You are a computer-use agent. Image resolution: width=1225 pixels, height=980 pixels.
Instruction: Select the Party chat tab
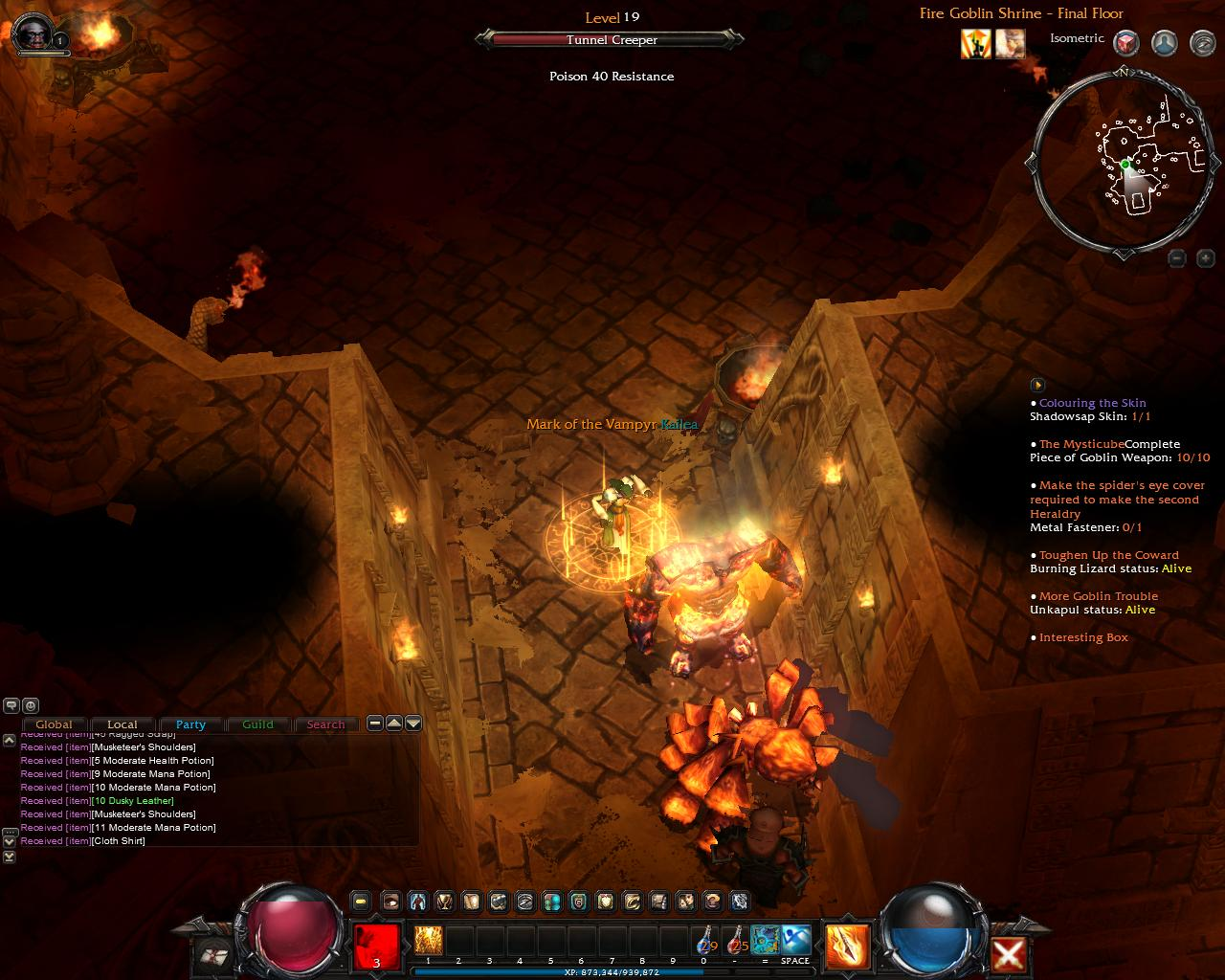coord(190,724)
